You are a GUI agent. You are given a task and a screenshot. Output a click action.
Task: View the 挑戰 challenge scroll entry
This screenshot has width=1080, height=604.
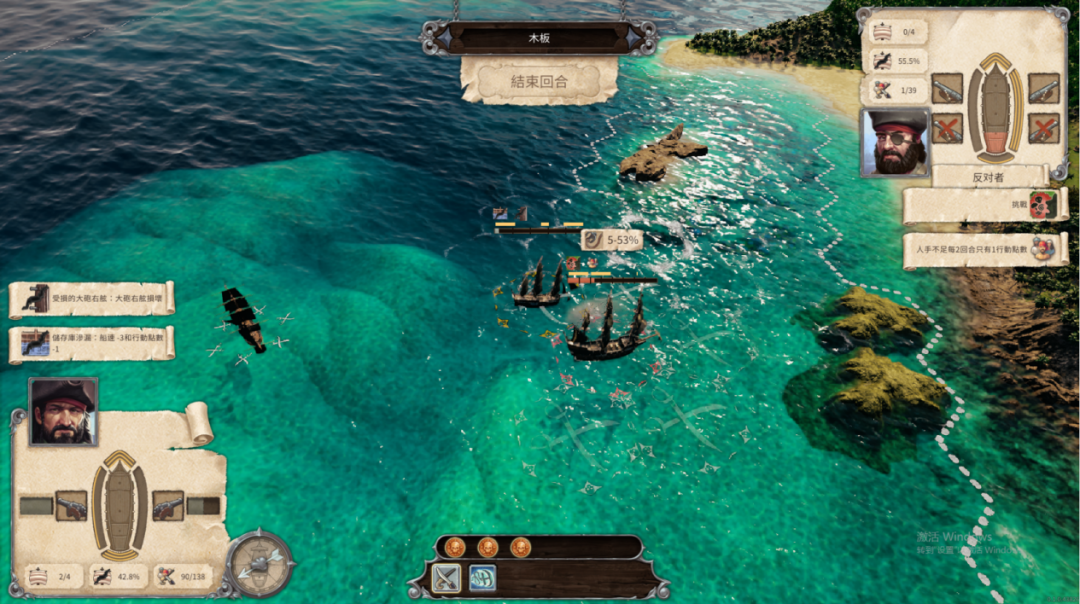click(985, 205)
